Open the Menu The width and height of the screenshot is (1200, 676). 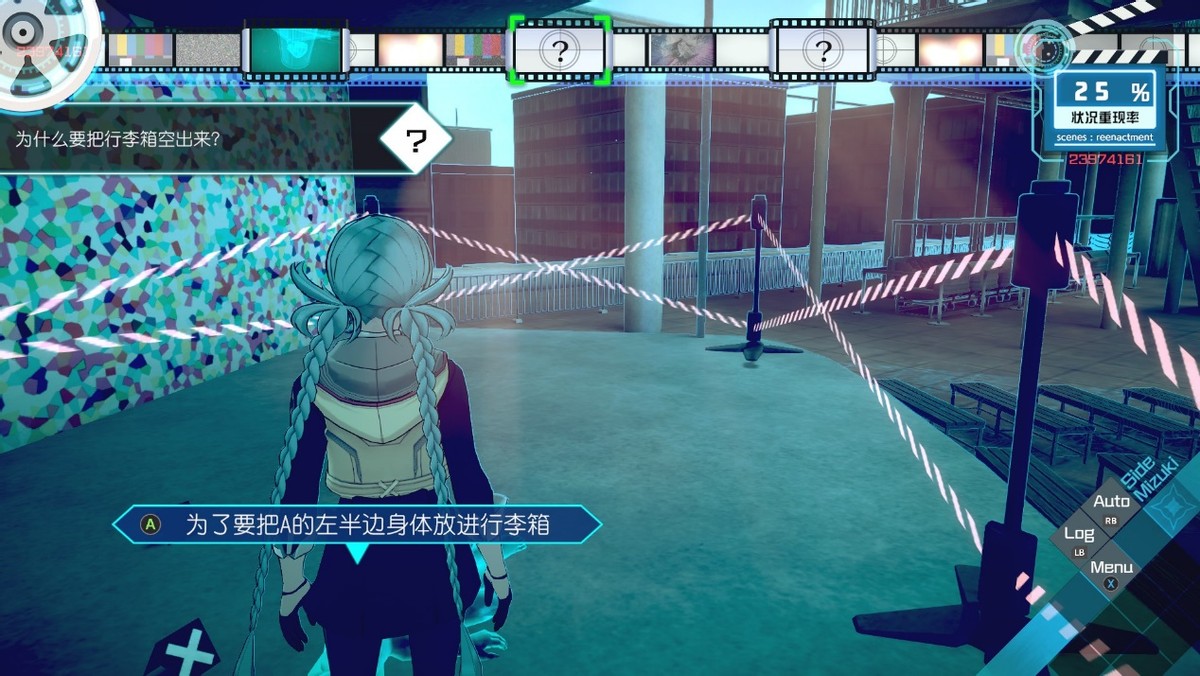(x=1111, y=568)
